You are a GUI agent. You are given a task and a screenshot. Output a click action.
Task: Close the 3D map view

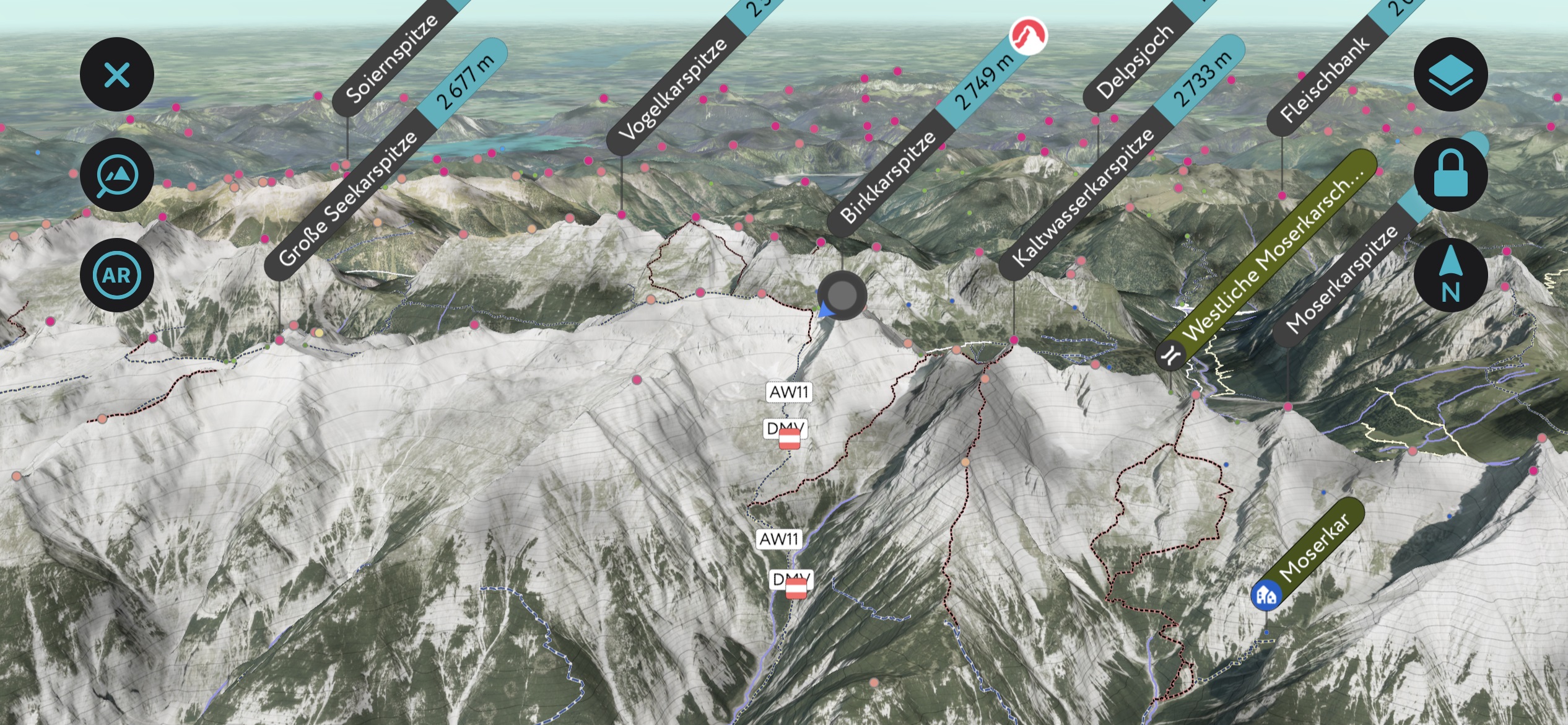pos(116,74)
